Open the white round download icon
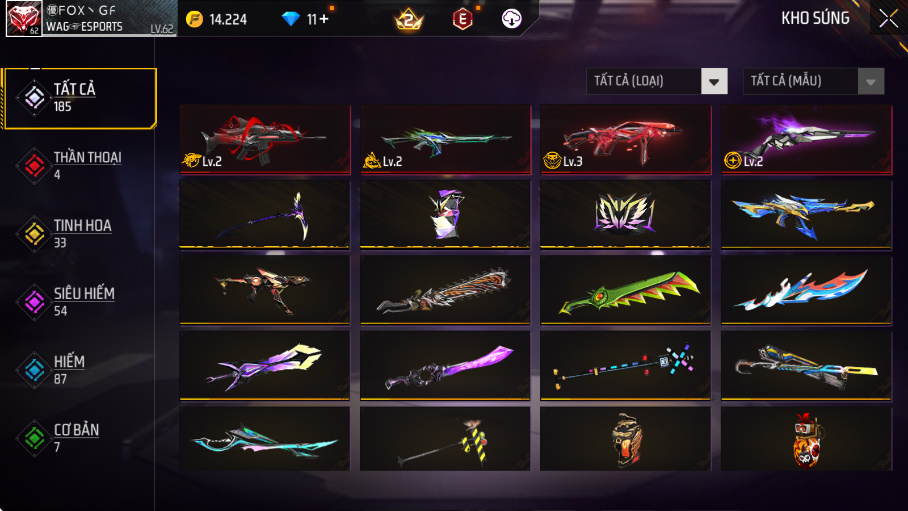Screen dimensions: 908x511 512,18
